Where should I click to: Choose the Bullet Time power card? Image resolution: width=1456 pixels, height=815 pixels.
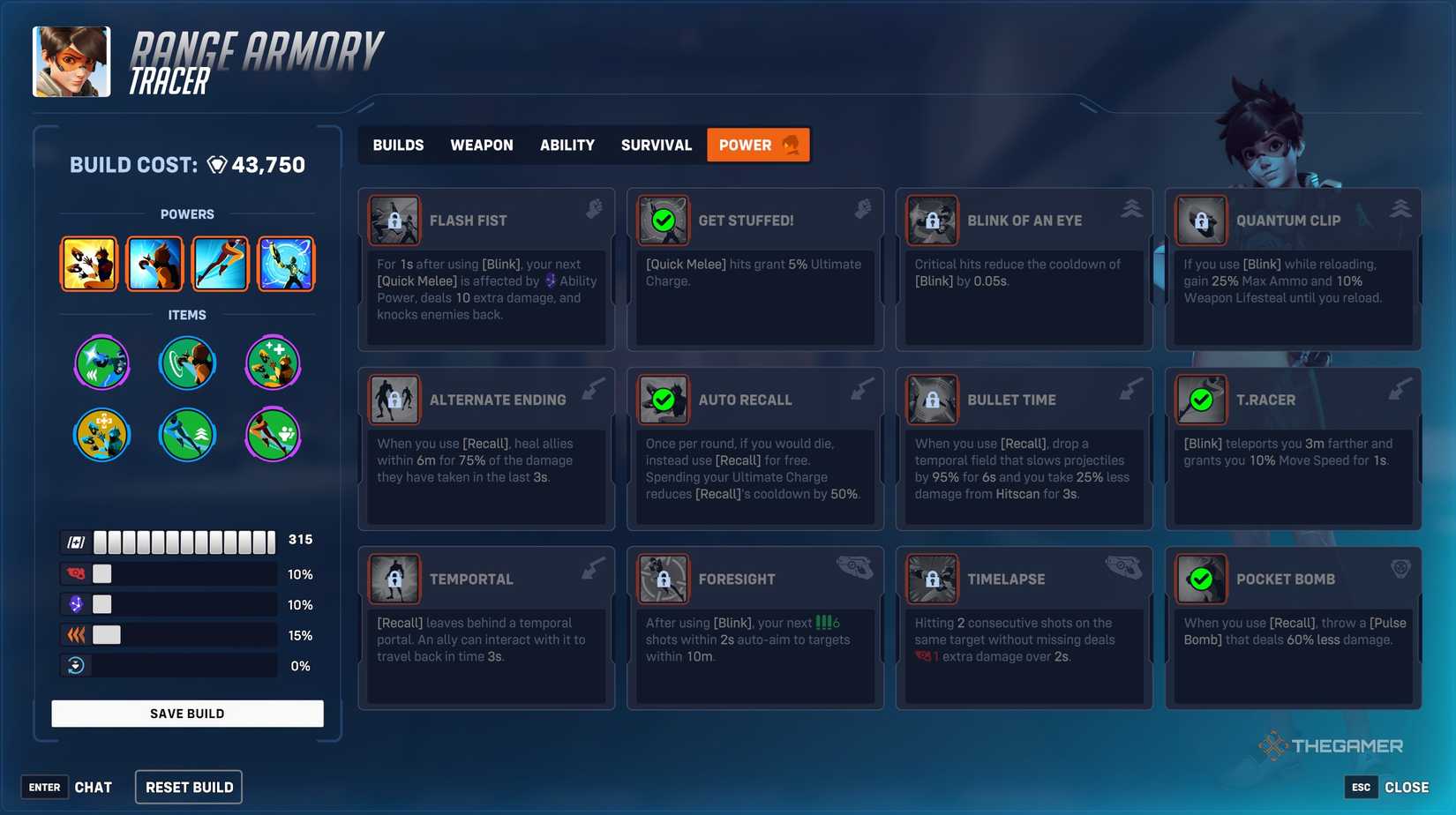(1024, 448)
